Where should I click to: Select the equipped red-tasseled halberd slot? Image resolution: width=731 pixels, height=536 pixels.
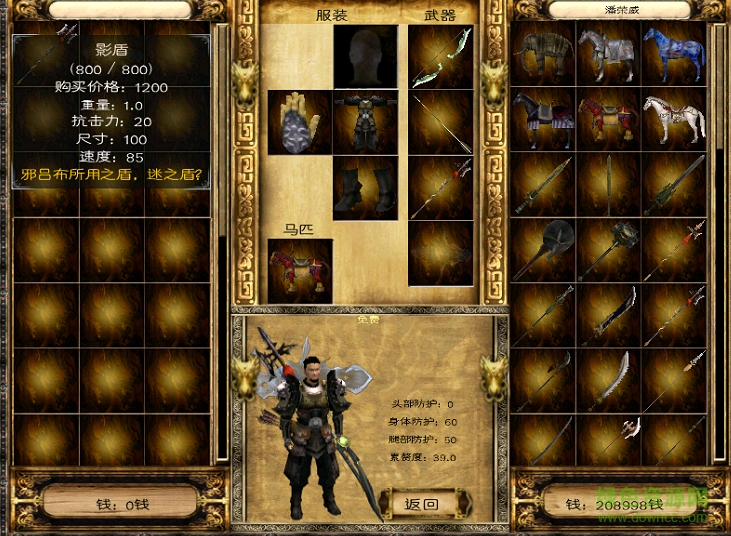(440, 186)
